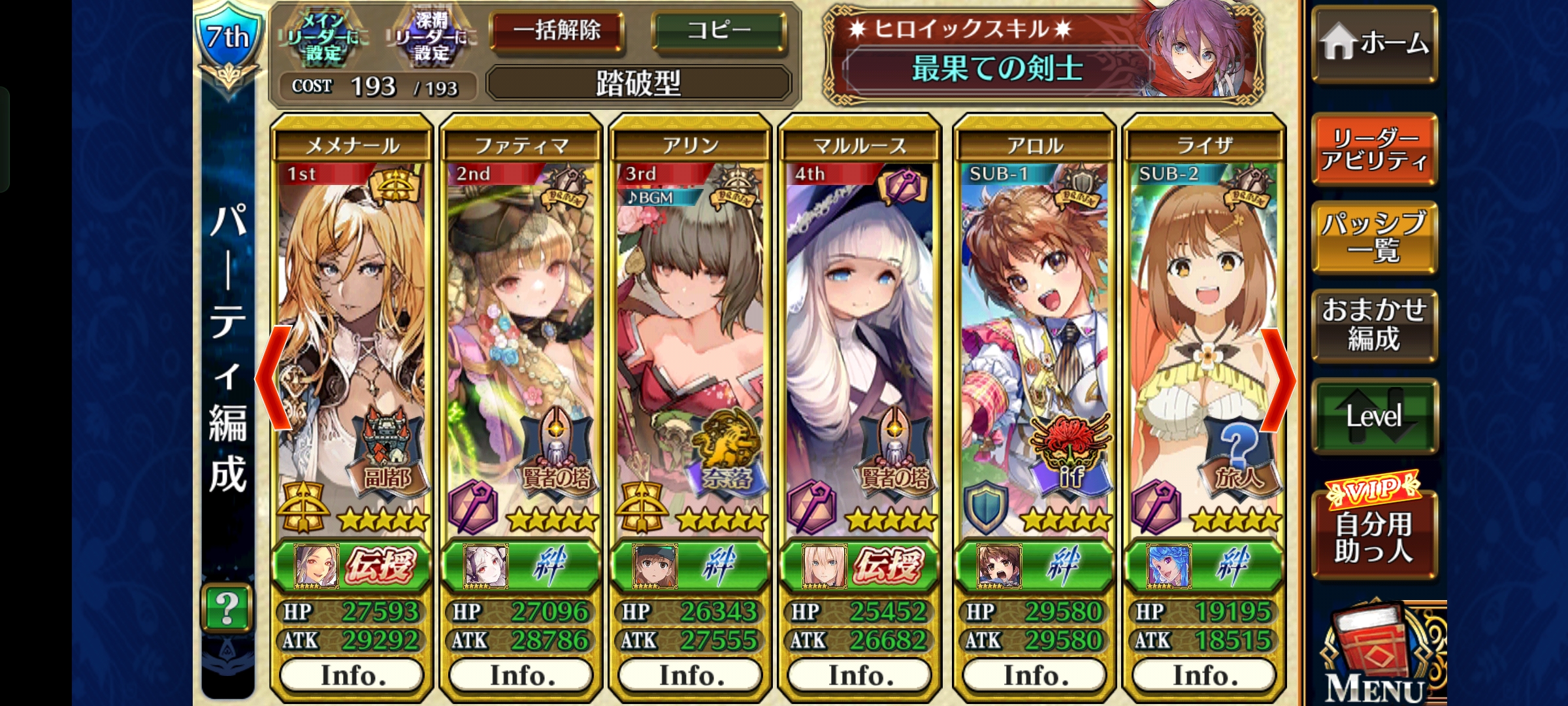
Task: Go to previous party with left arrow
Action: (273, 379)
